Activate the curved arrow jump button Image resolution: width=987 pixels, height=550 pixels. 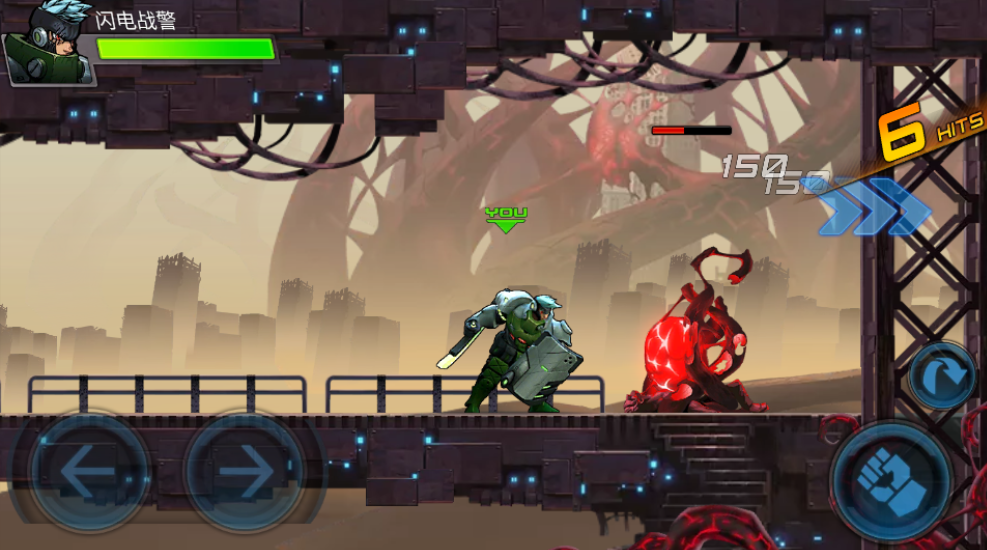coord(942,376)
